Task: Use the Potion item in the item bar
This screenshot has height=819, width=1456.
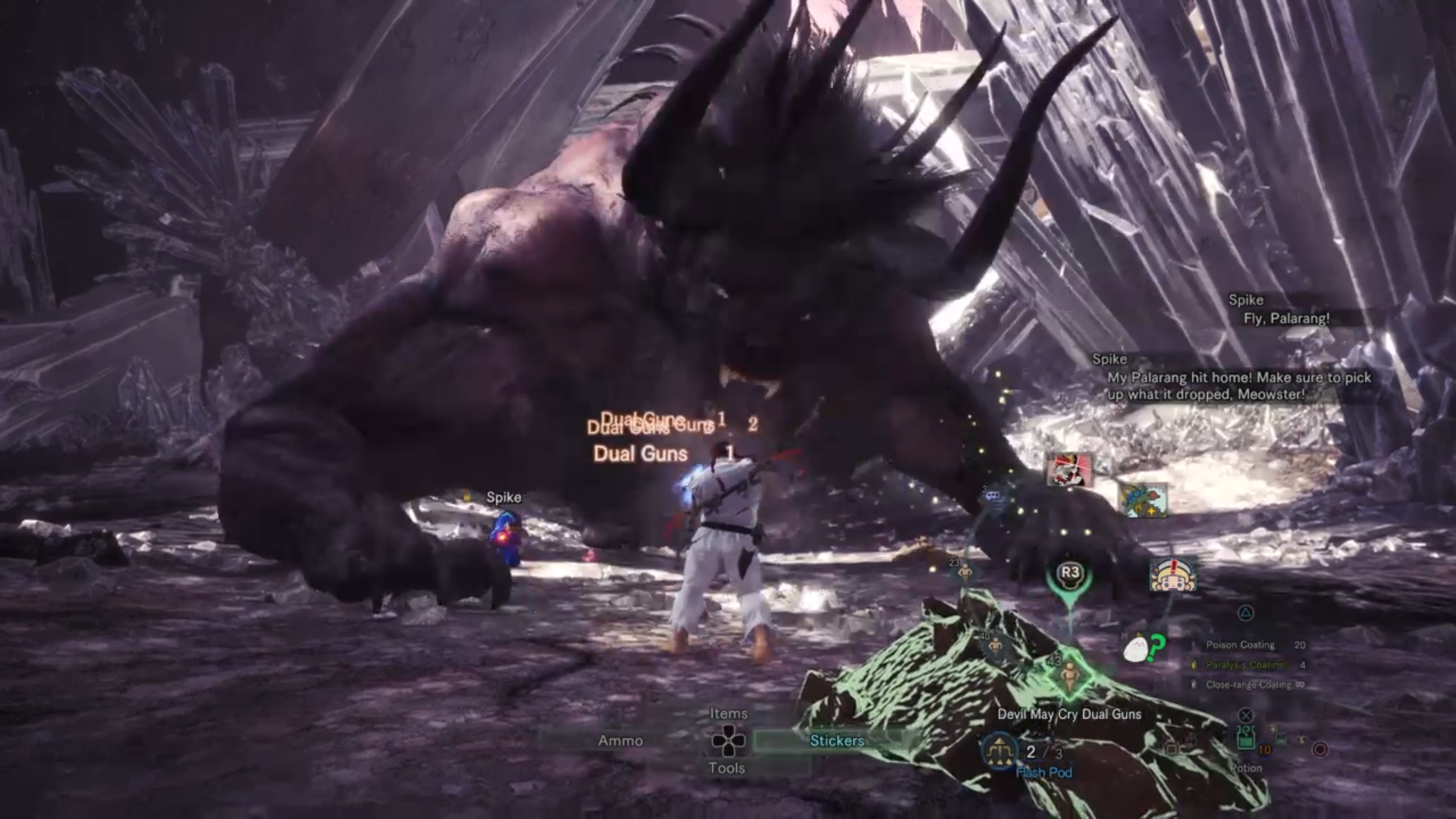Action: pyautogui.click(x=1246, y=738)
